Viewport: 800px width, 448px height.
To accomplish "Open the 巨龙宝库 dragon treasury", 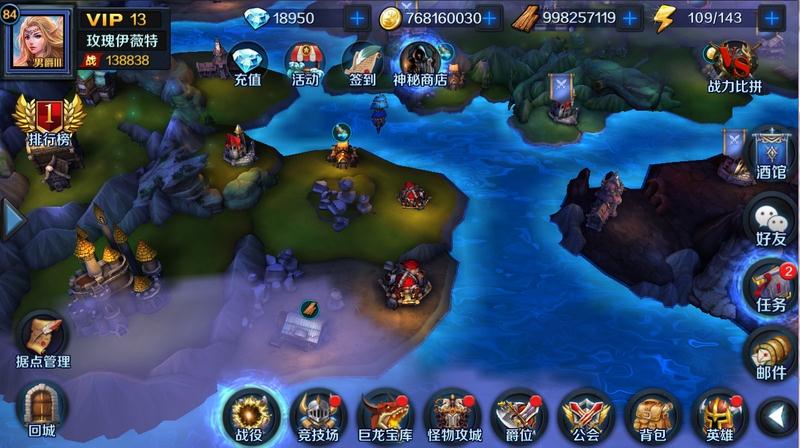I will (x=385, y=415).
